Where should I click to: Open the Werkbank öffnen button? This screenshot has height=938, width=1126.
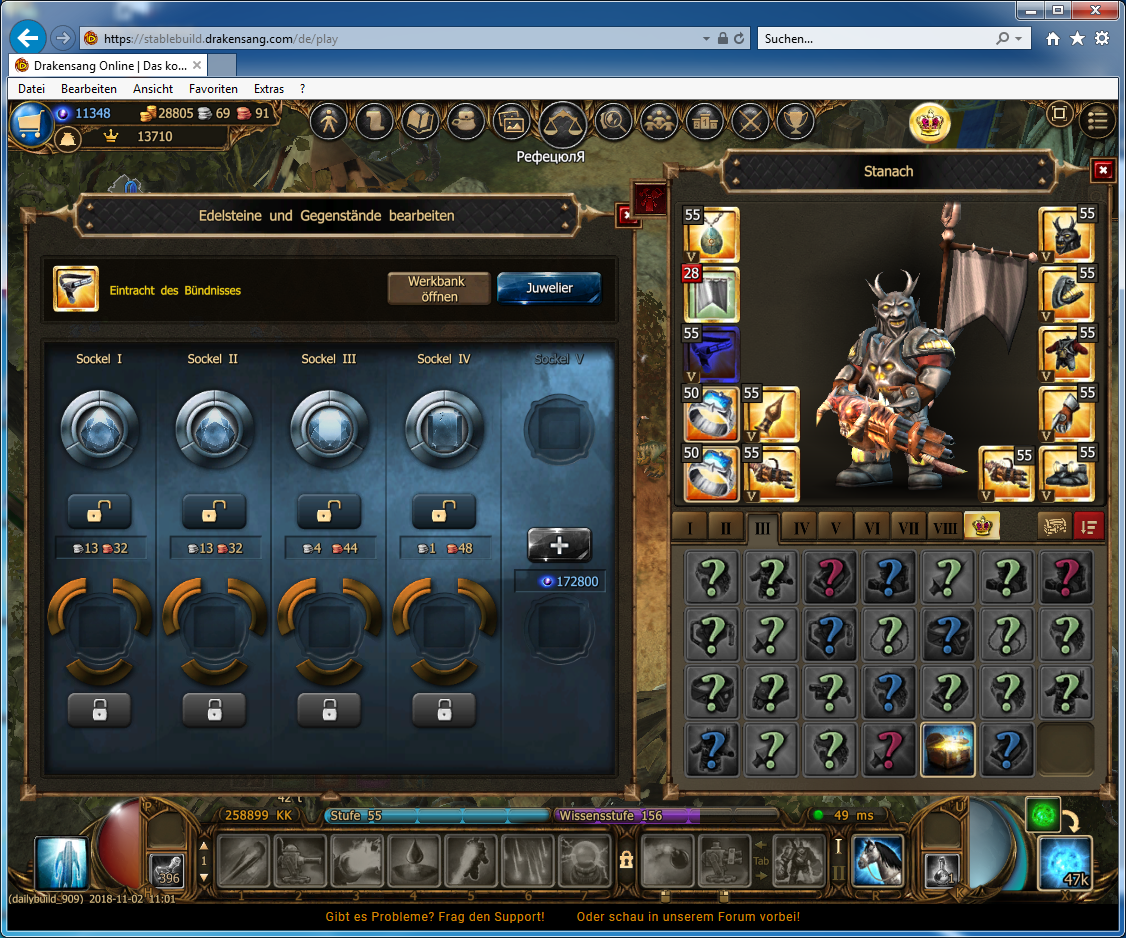(439, 288)
